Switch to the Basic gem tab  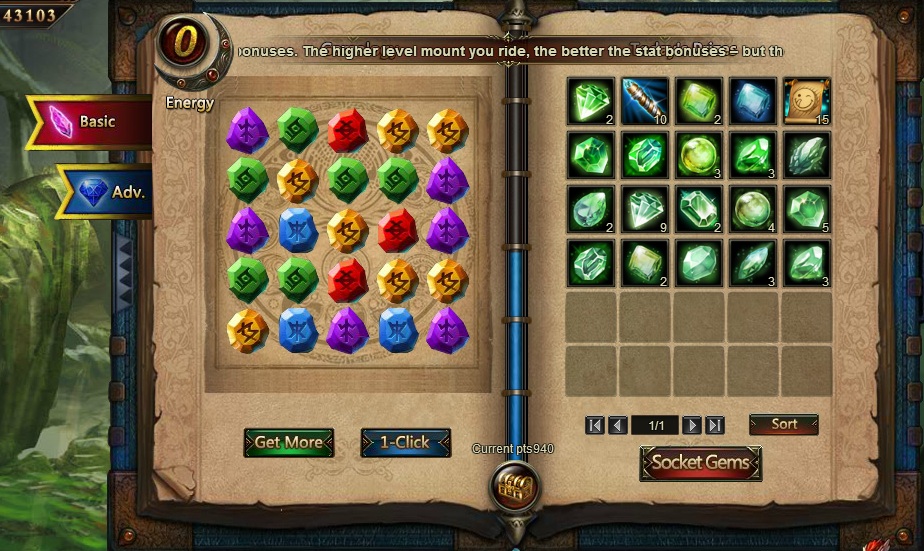coord(90,122)
